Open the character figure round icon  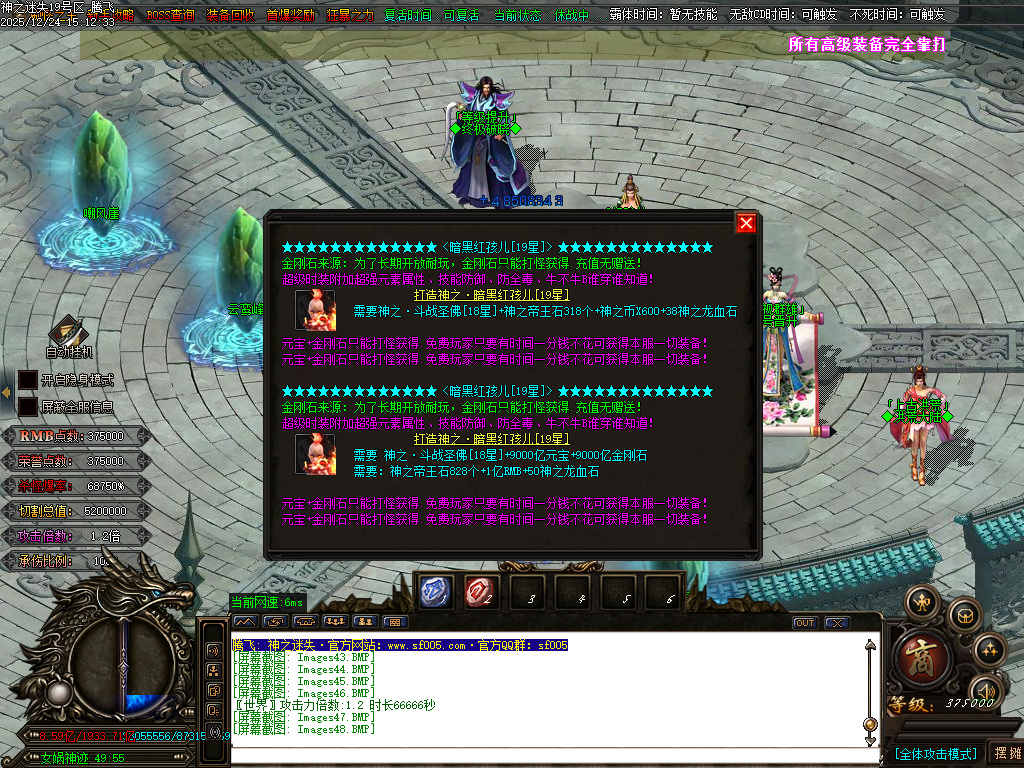click(x=920, y=603)
